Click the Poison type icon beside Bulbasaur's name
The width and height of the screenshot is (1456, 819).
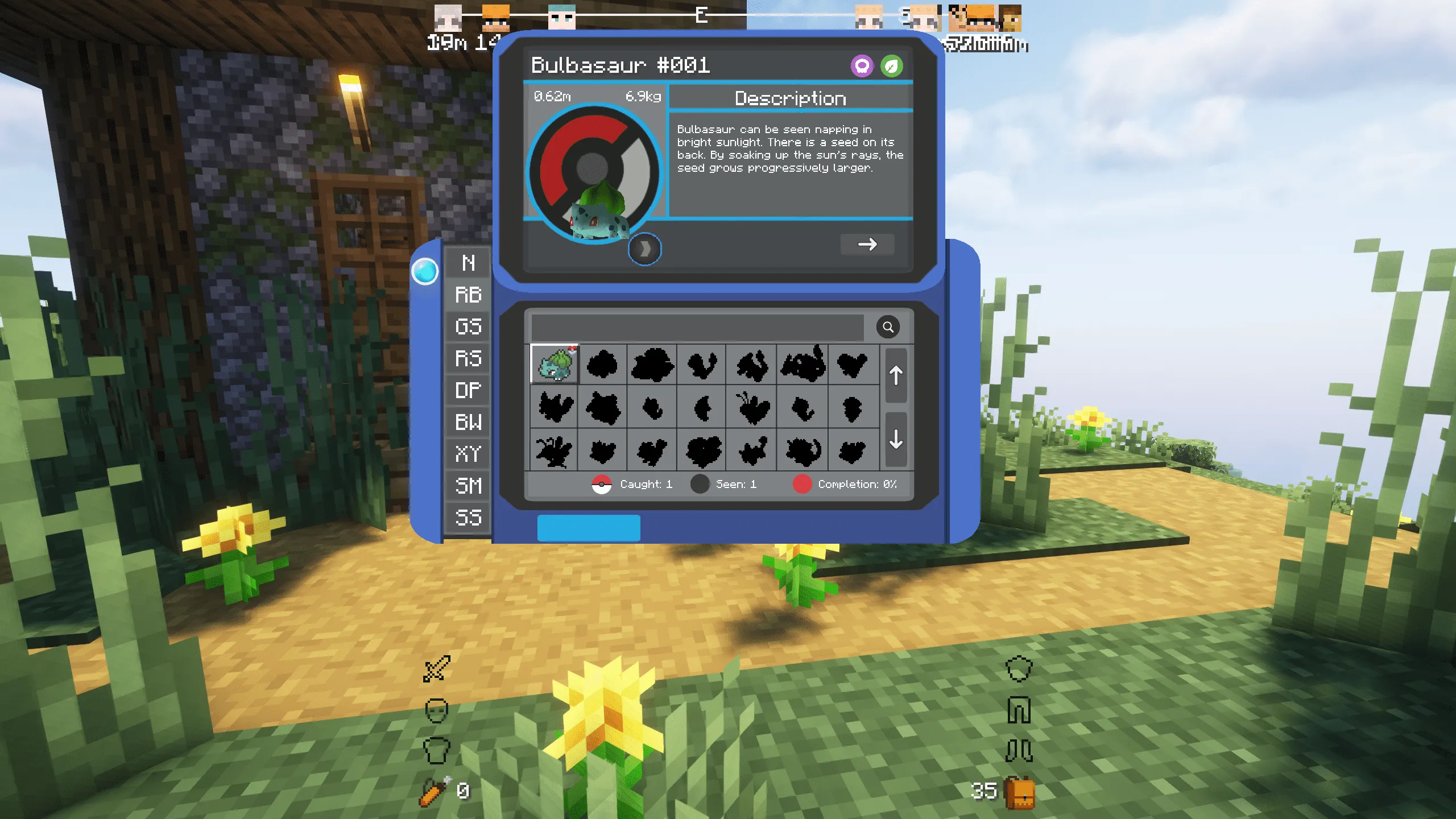tap(863, 66)
